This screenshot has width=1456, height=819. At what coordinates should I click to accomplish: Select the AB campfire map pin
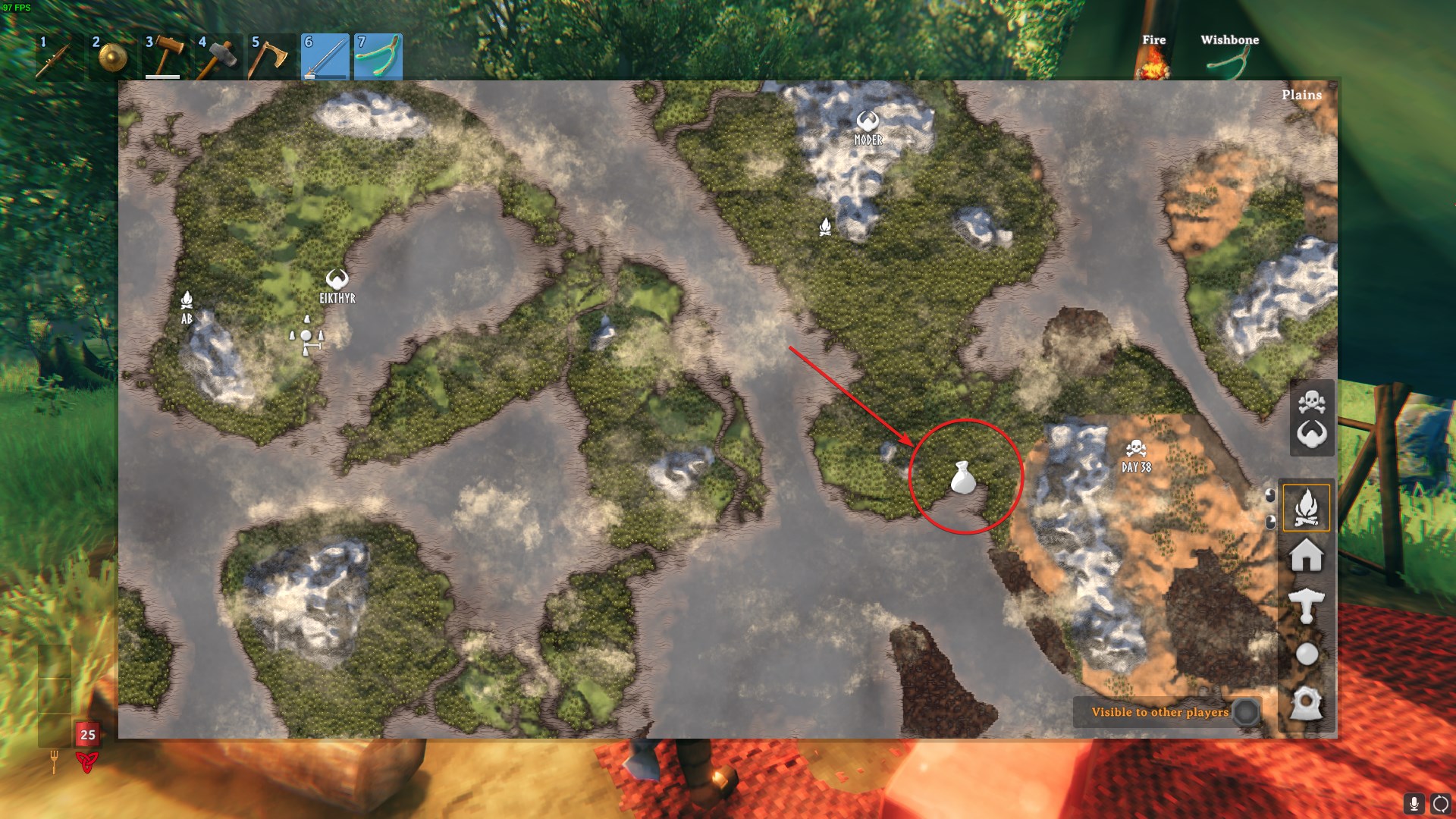pos(187,300)
